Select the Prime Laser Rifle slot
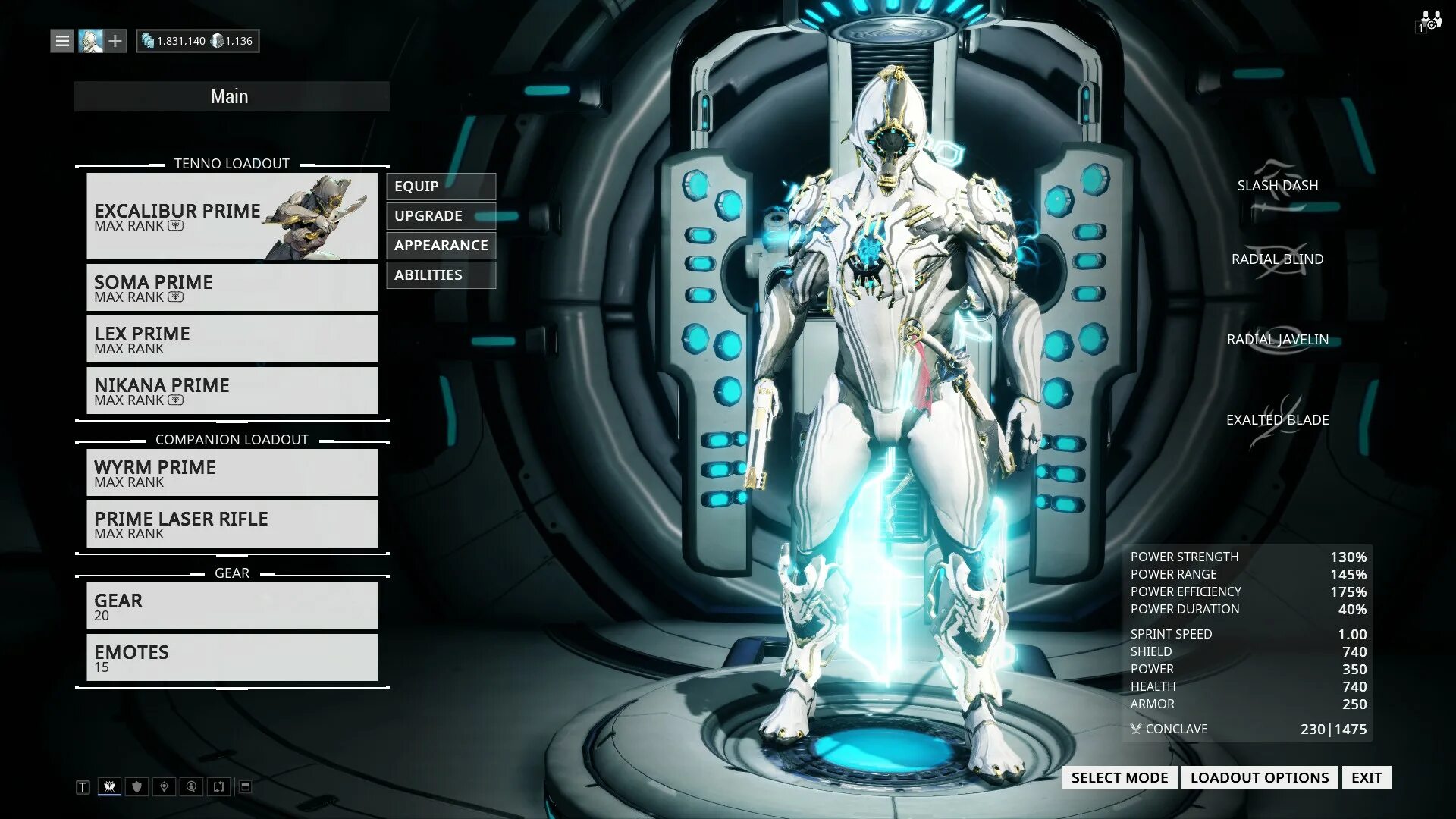 [232, 524]
